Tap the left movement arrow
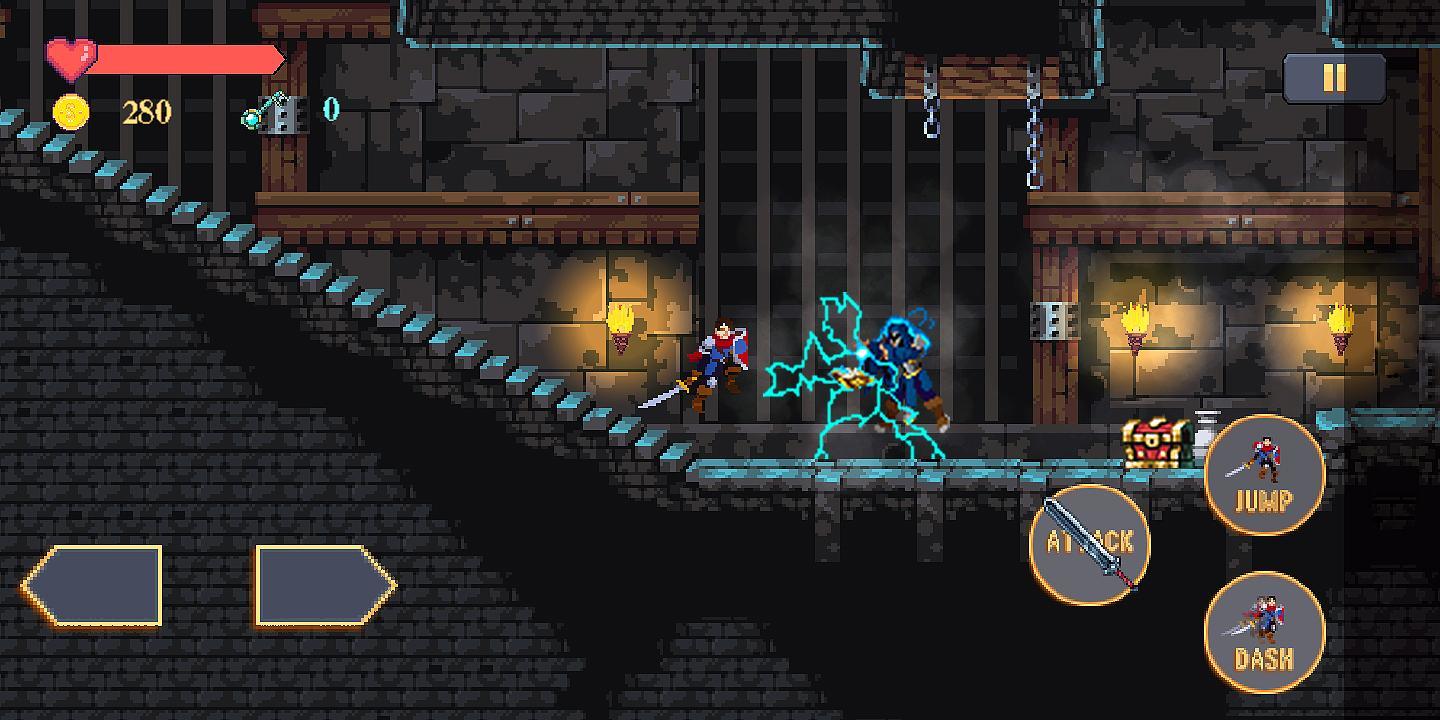Viewport: 1440px width, 720px height. [95, 585]
